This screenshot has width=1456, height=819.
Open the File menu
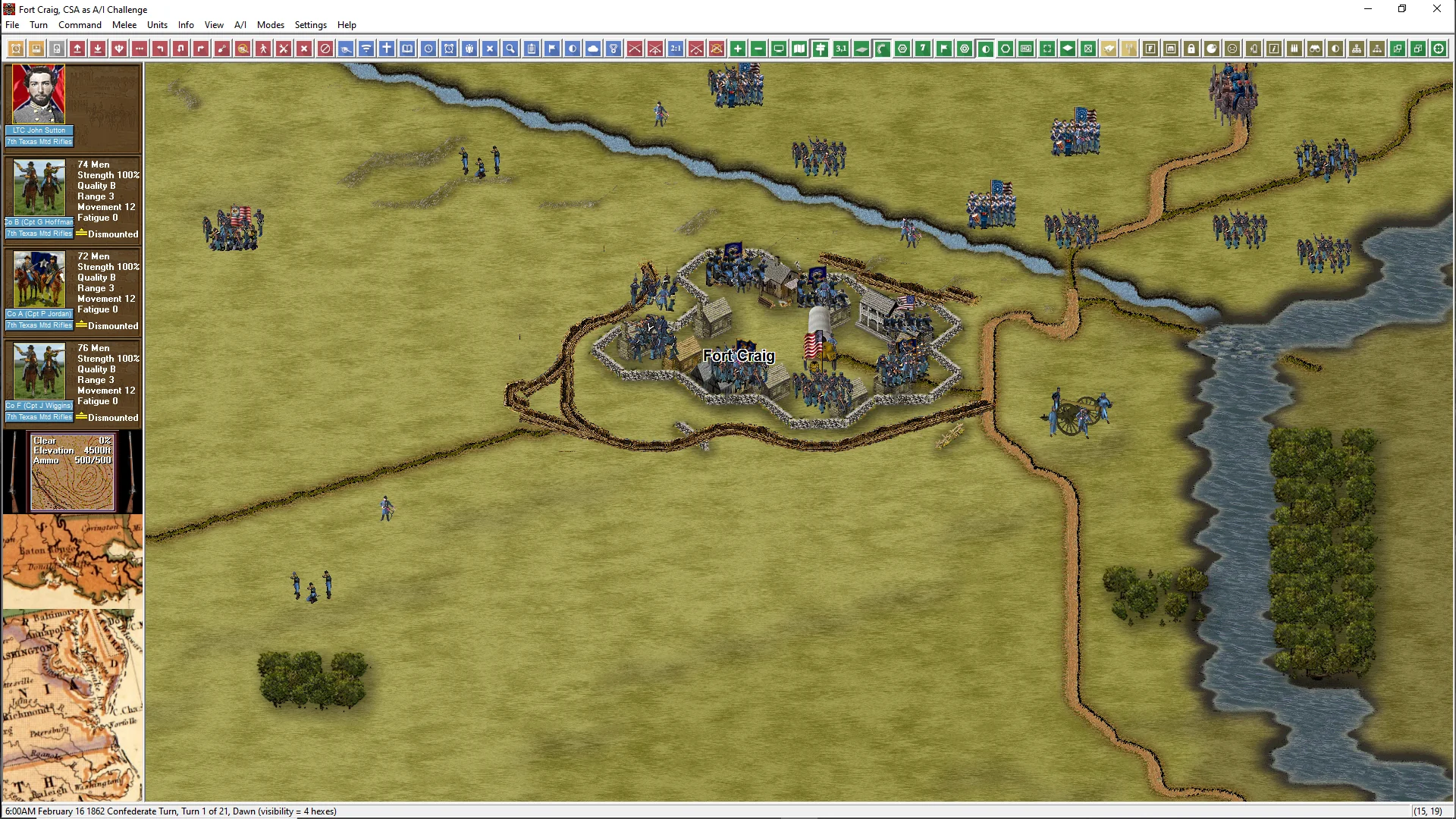[12, 25]
